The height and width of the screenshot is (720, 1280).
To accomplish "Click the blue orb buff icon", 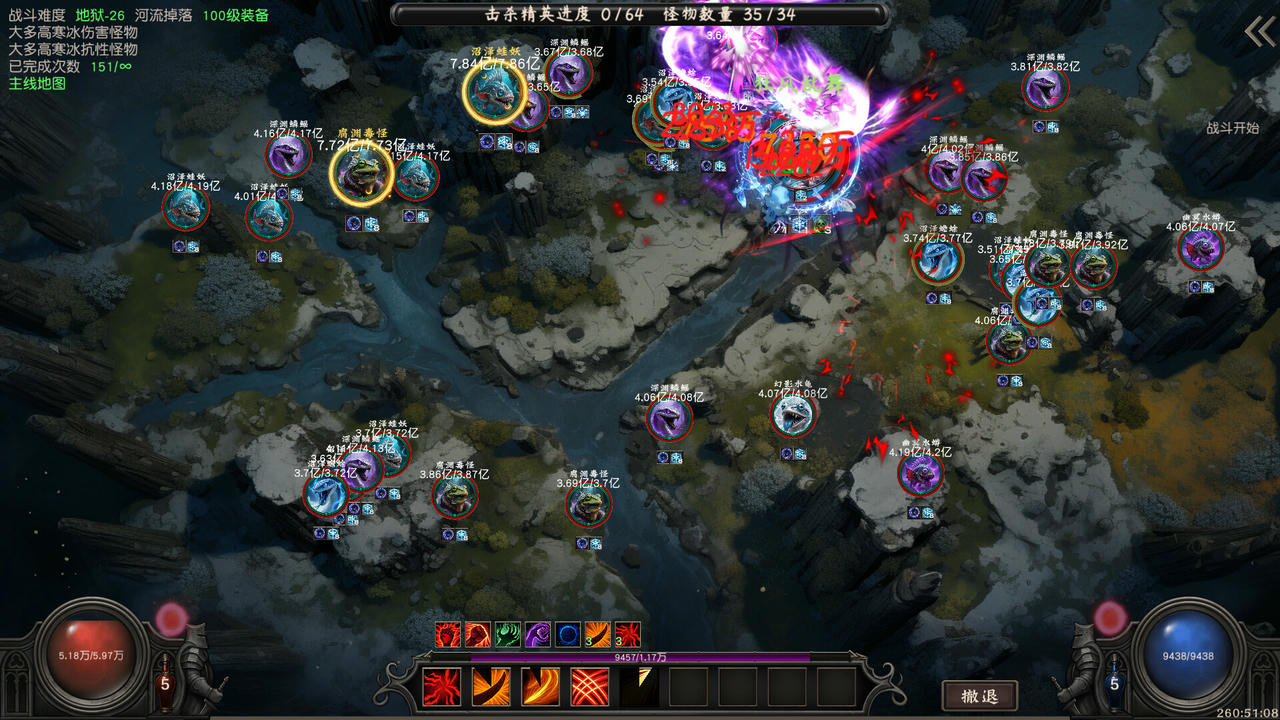I will [x=567, y=633].
